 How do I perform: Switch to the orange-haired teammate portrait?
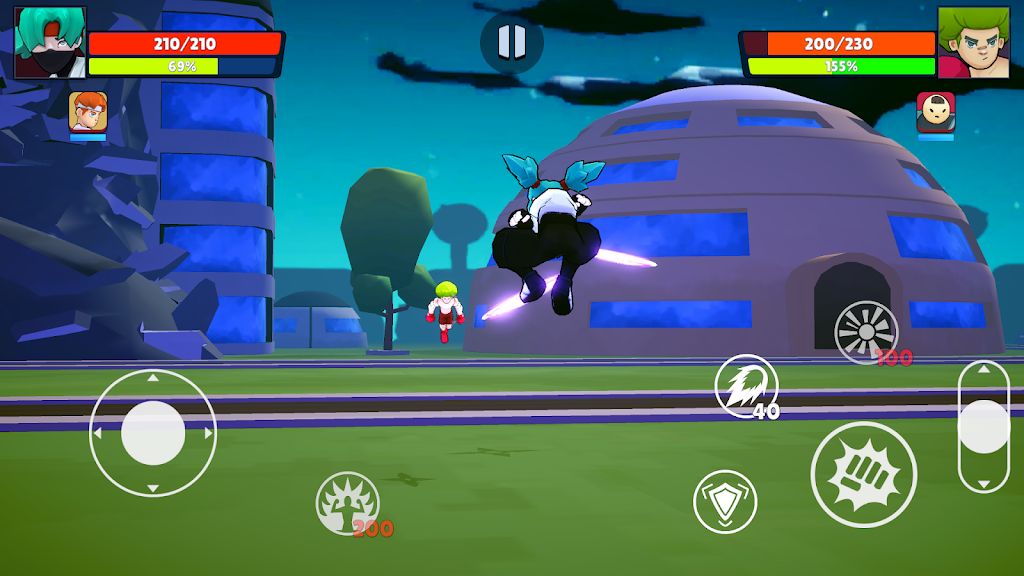click(x=87, y=111)
